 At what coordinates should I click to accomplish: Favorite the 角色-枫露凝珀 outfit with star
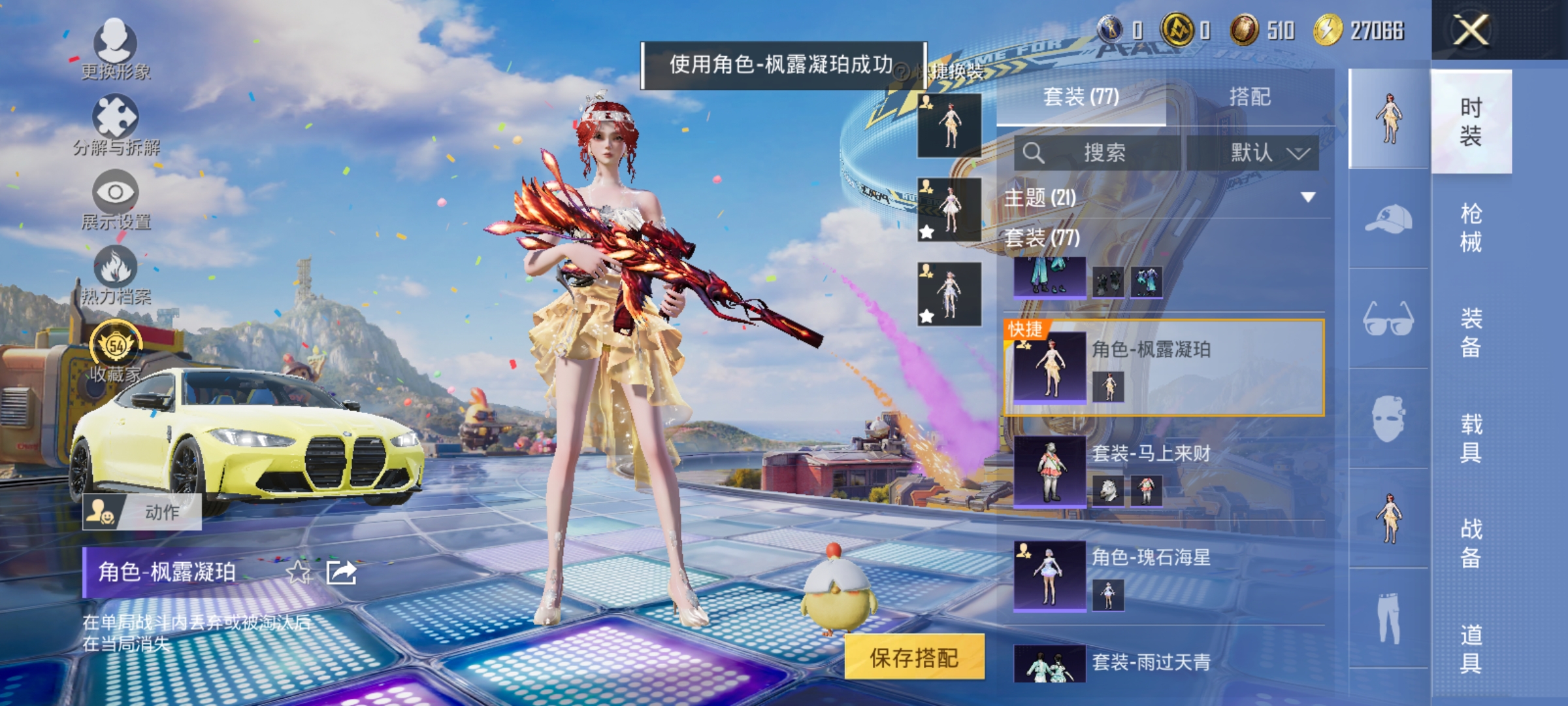pyautogui.click(x=299, y=571)
